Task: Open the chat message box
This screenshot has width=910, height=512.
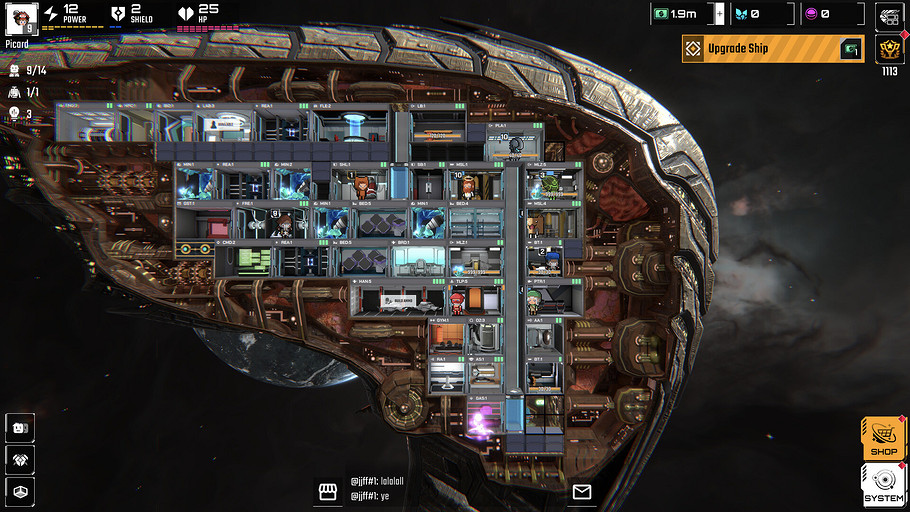Action: pos(450,488)
